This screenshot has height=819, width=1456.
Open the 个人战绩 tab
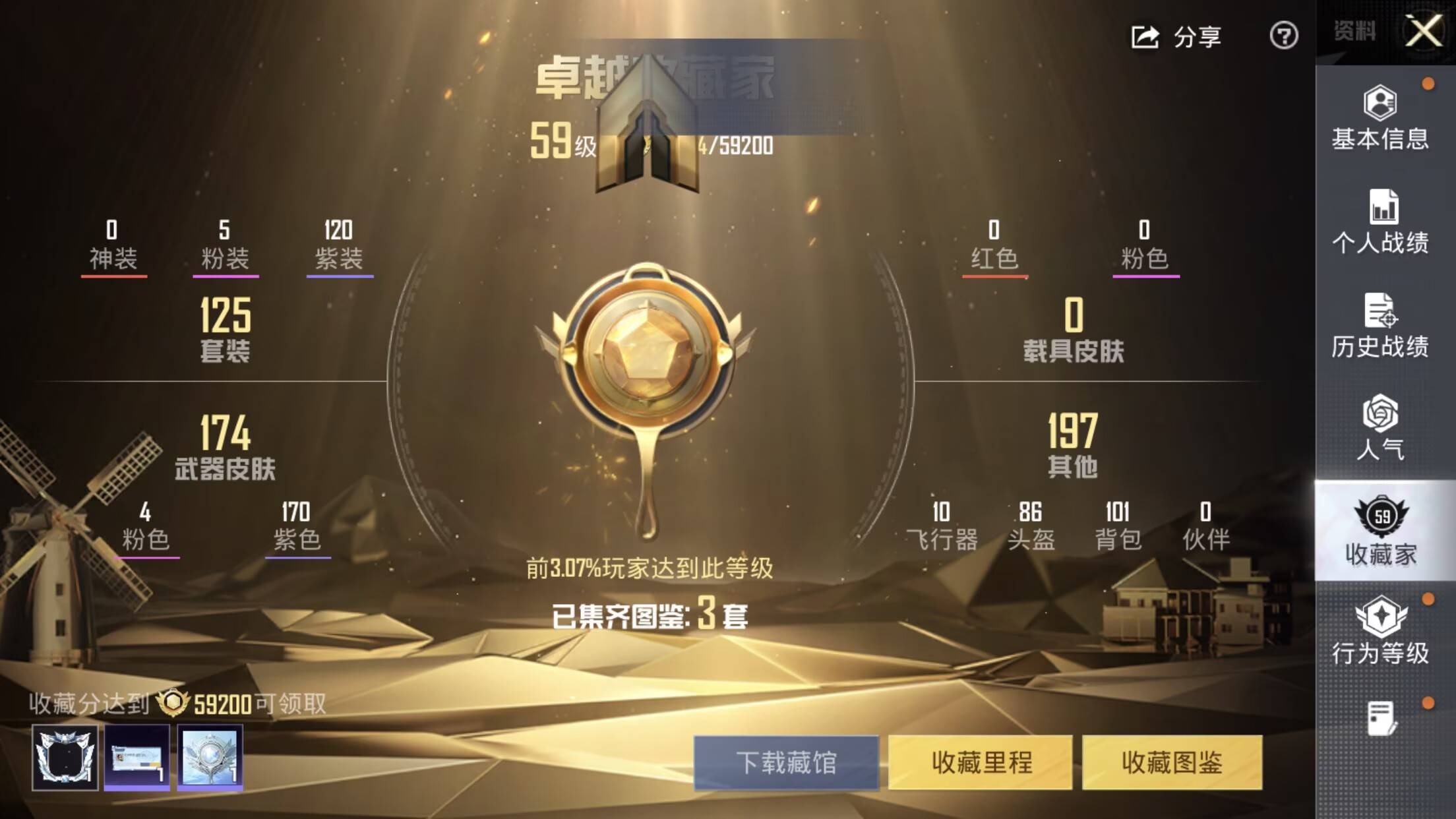1380,222
